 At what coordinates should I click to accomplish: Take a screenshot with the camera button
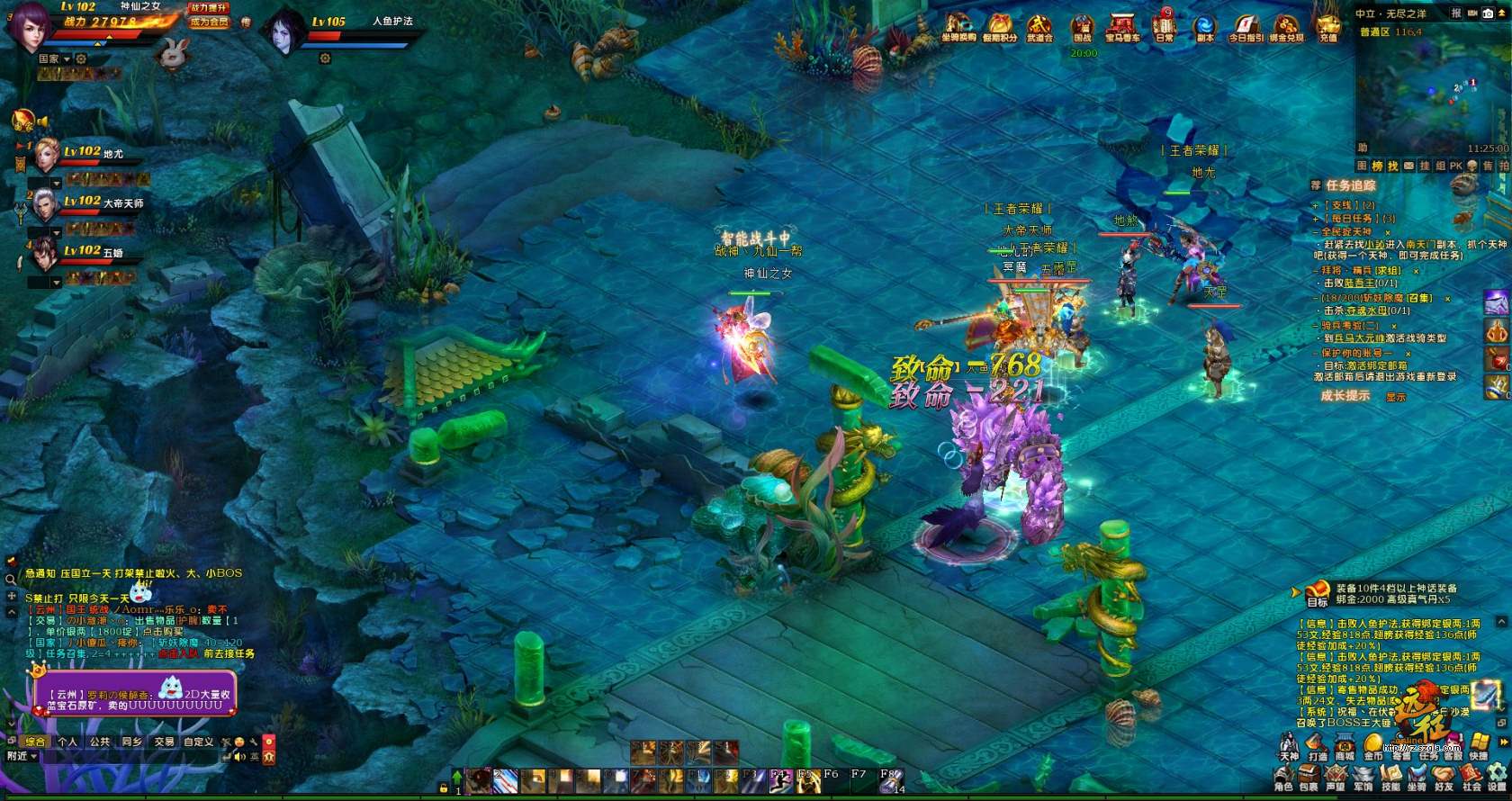(1488, 13)
